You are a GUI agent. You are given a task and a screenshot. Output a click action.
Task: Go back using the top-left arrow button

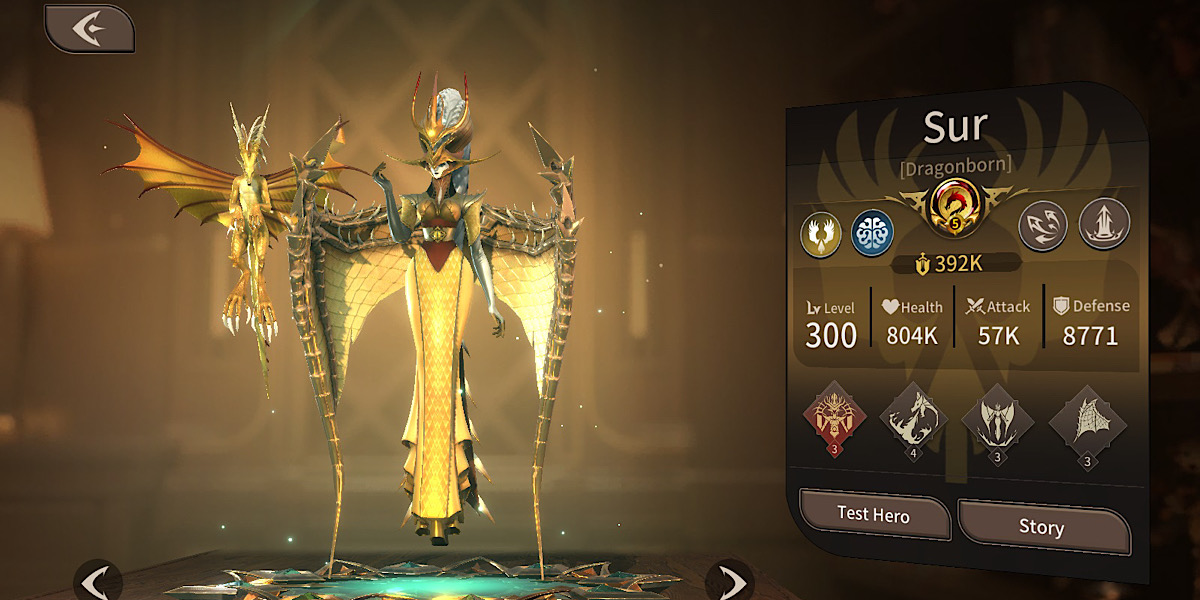point(89,29)
